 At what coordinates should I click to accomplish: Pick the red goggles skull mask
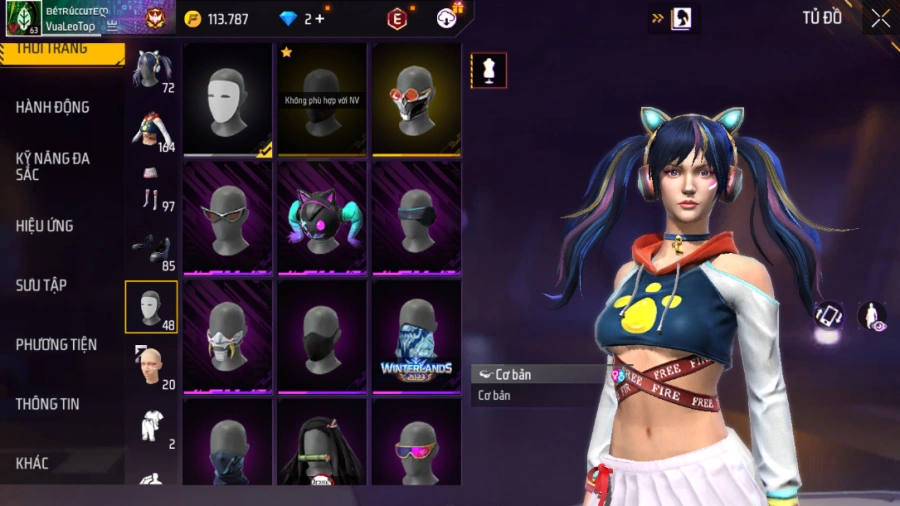pos(416,99)
